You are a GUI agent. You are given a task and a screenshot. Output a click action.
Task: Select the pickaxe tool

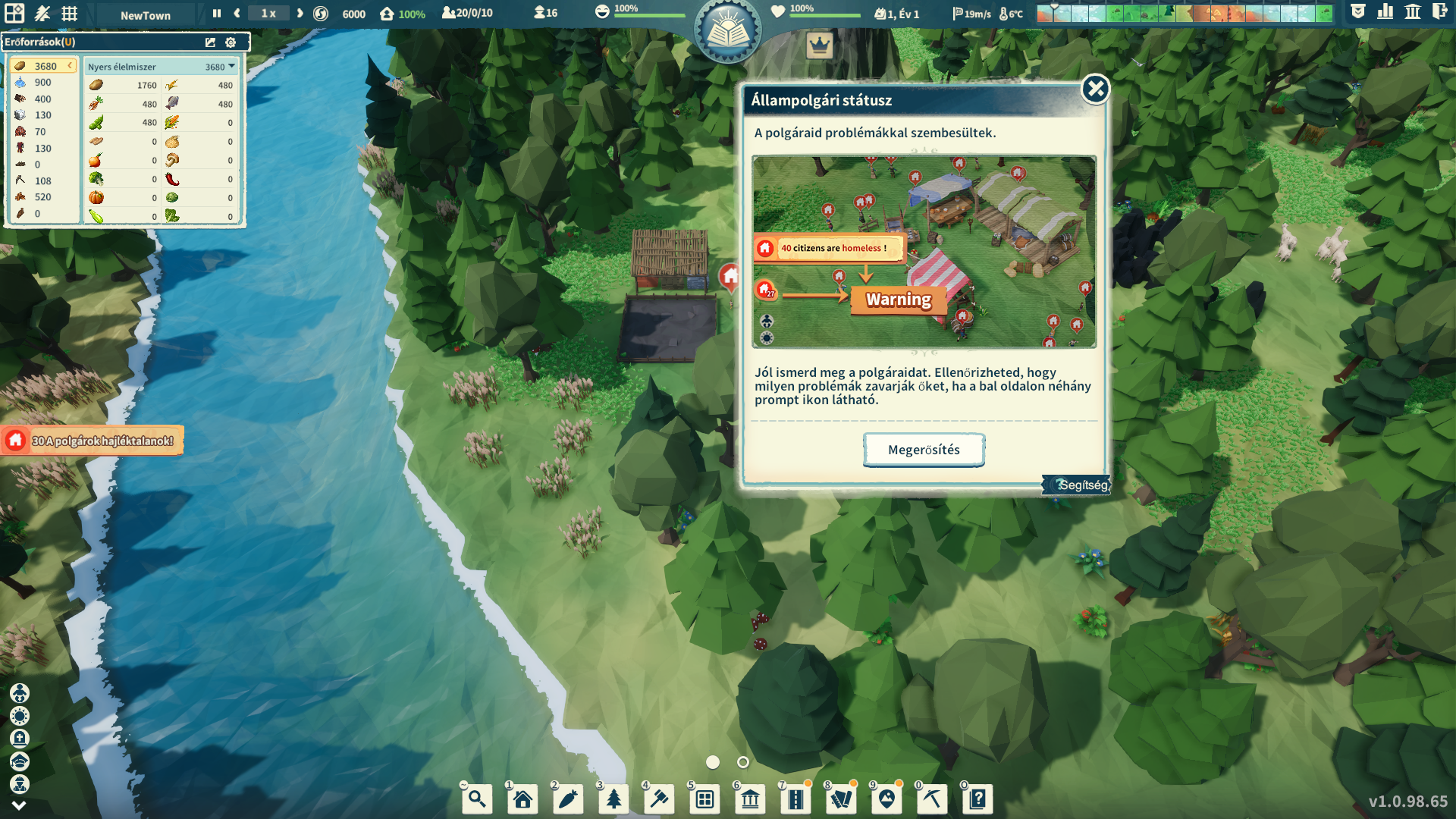coord(932,799)
